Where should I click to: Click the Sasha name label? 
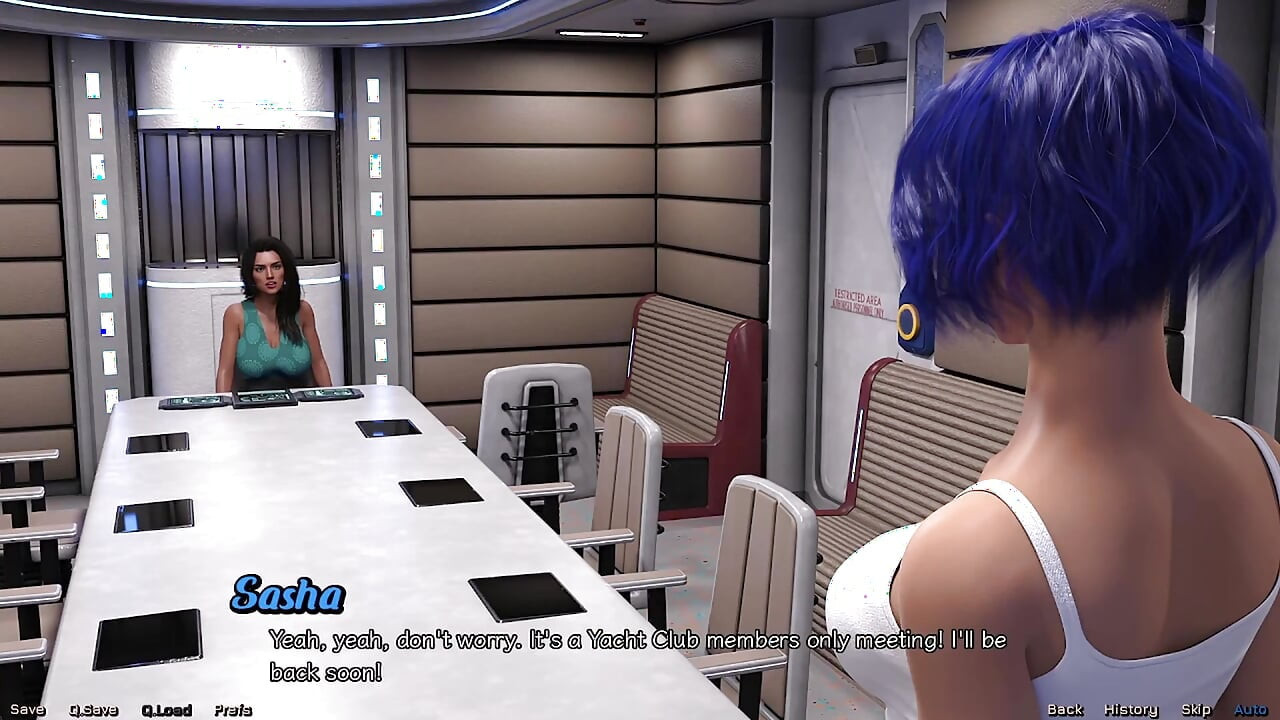pos(289,597)
